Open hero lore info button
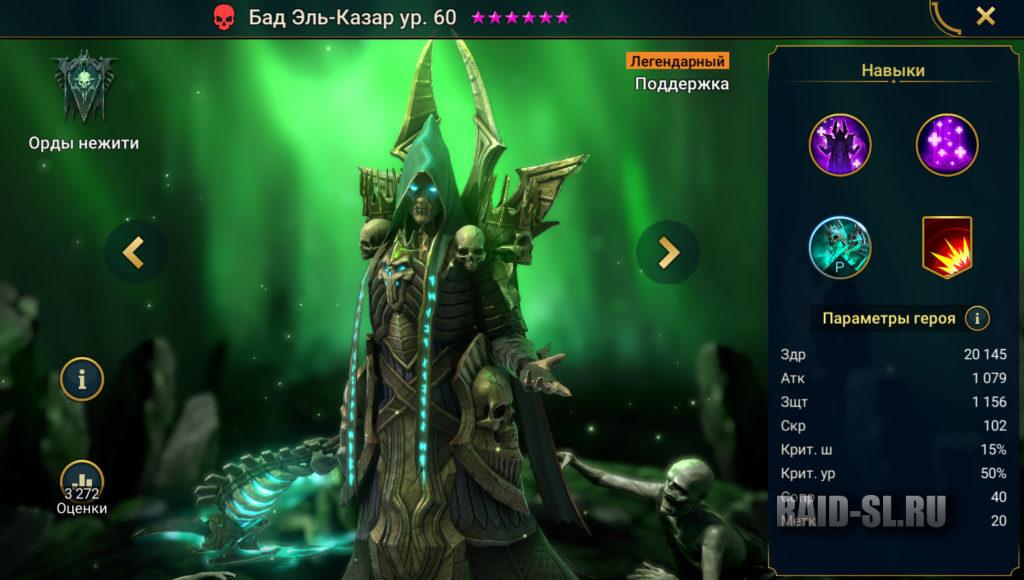Viewport: 1024px width, 580px height. click(x=82, y=379)
